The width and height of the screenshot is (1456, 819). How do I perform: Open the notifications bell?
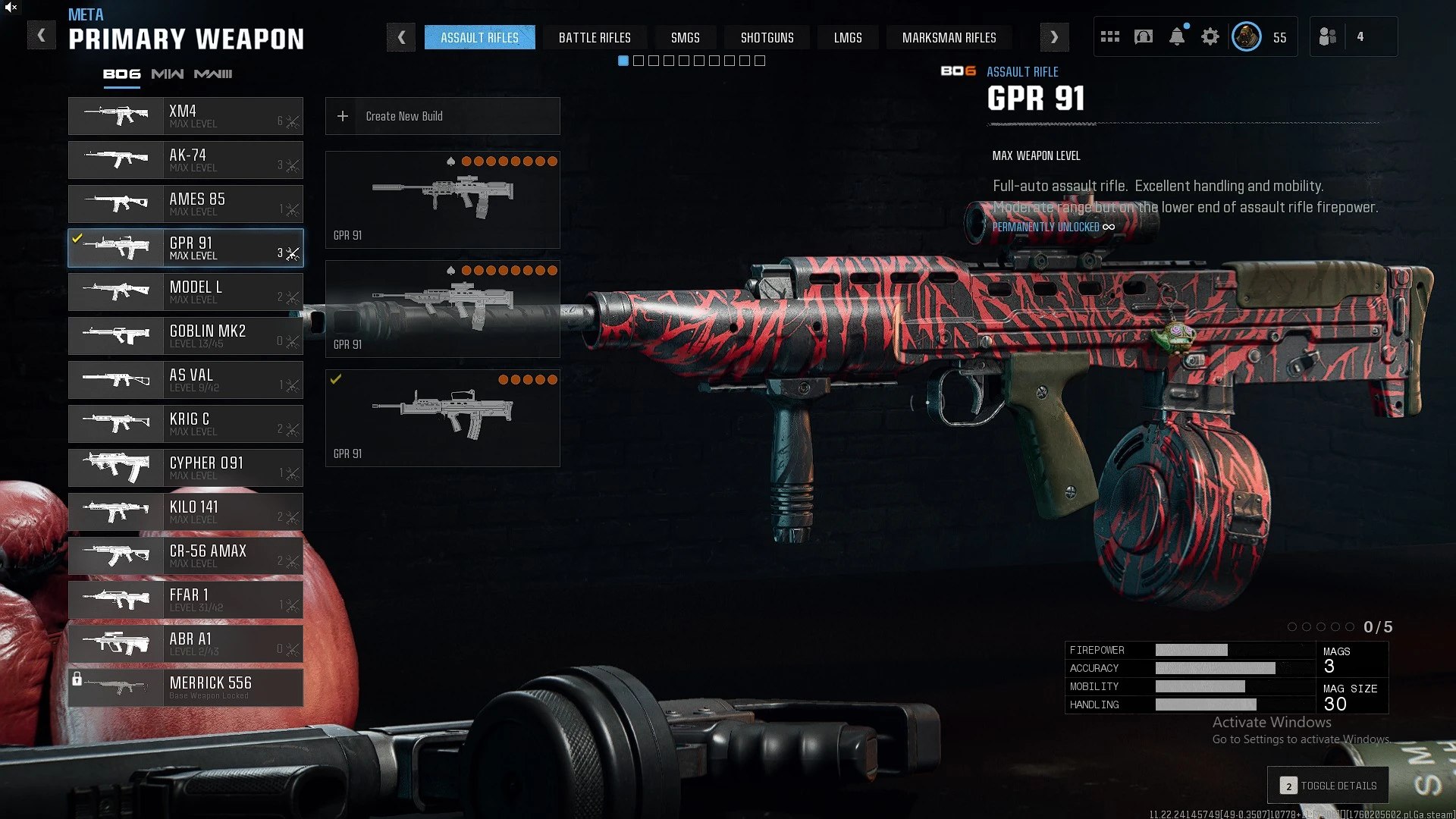click(x=1176, y=36)
